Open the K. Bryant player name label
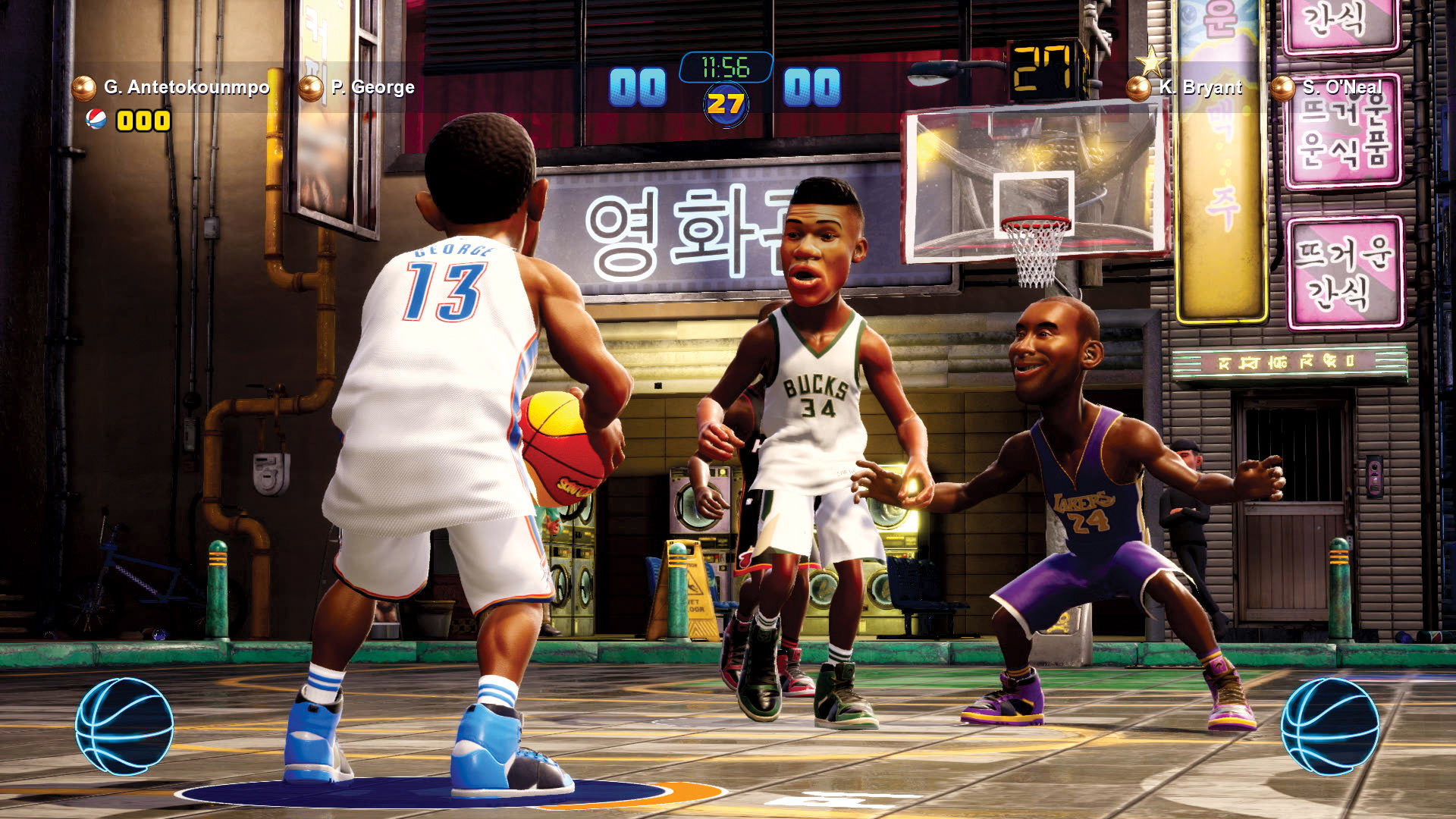Screen dimensions: 1456x819 [x=1199, y=87]
